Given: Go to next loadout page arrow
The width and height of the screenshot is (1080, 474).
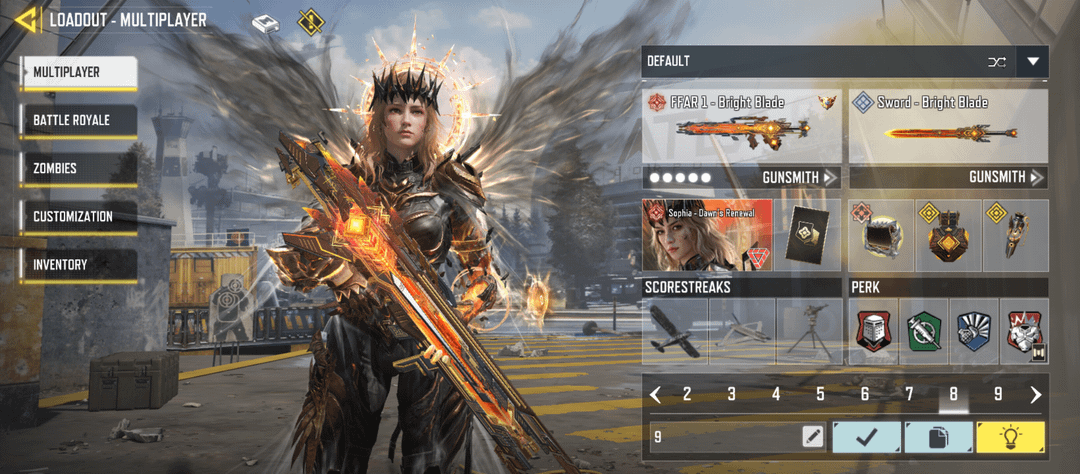Looking at the screenshot, I should (1036, 395).
